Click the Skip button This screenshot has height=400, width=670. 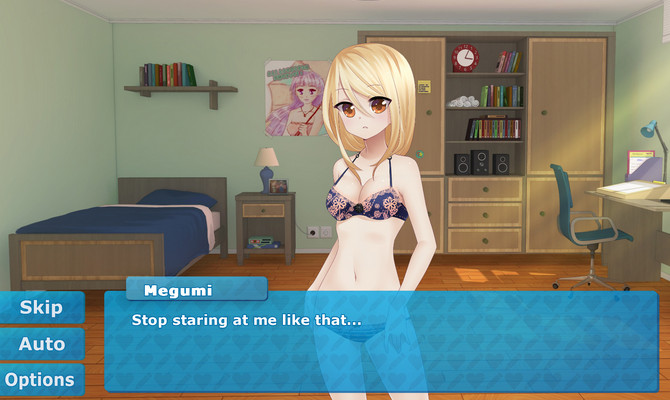click(x=41, y=307)
